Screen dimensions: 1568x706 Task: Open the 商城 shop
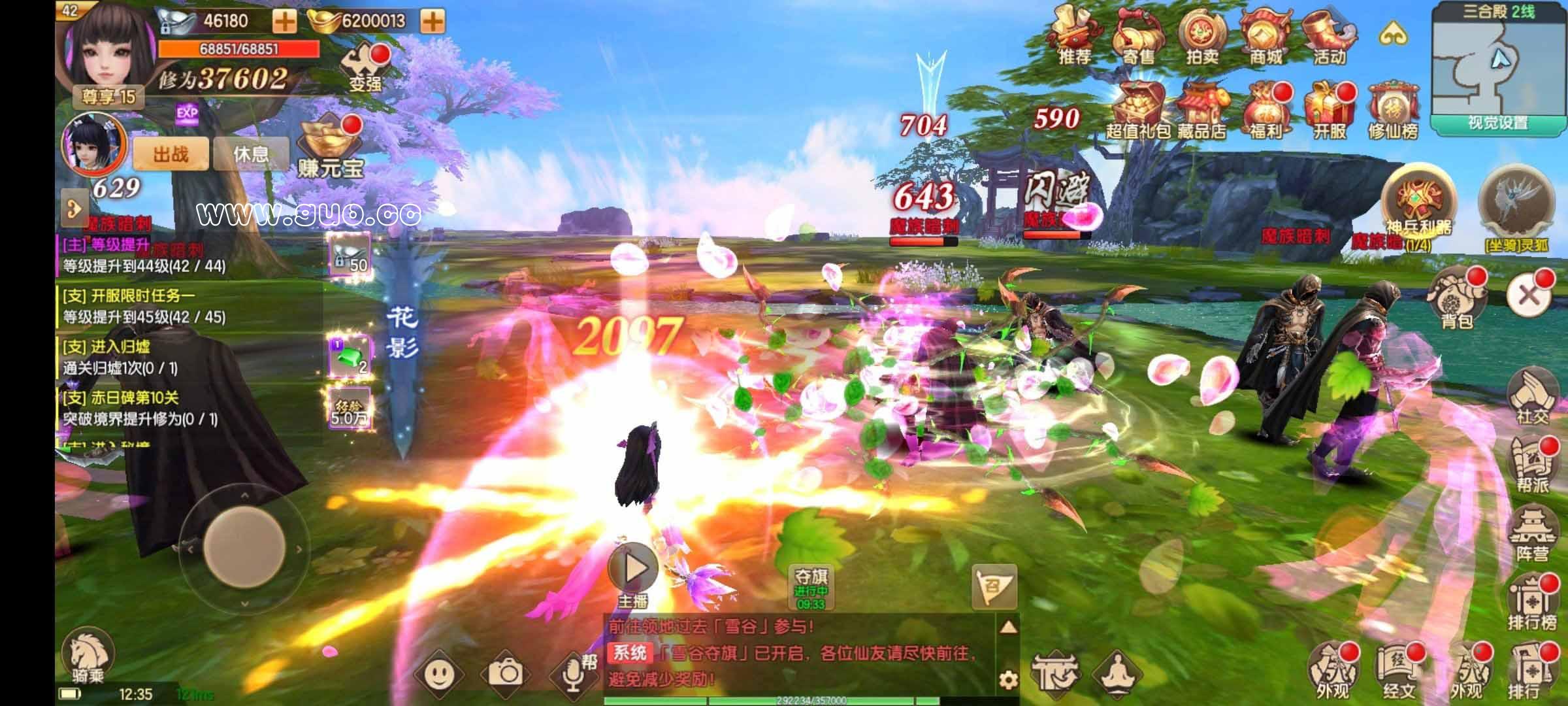(1266, 35)
